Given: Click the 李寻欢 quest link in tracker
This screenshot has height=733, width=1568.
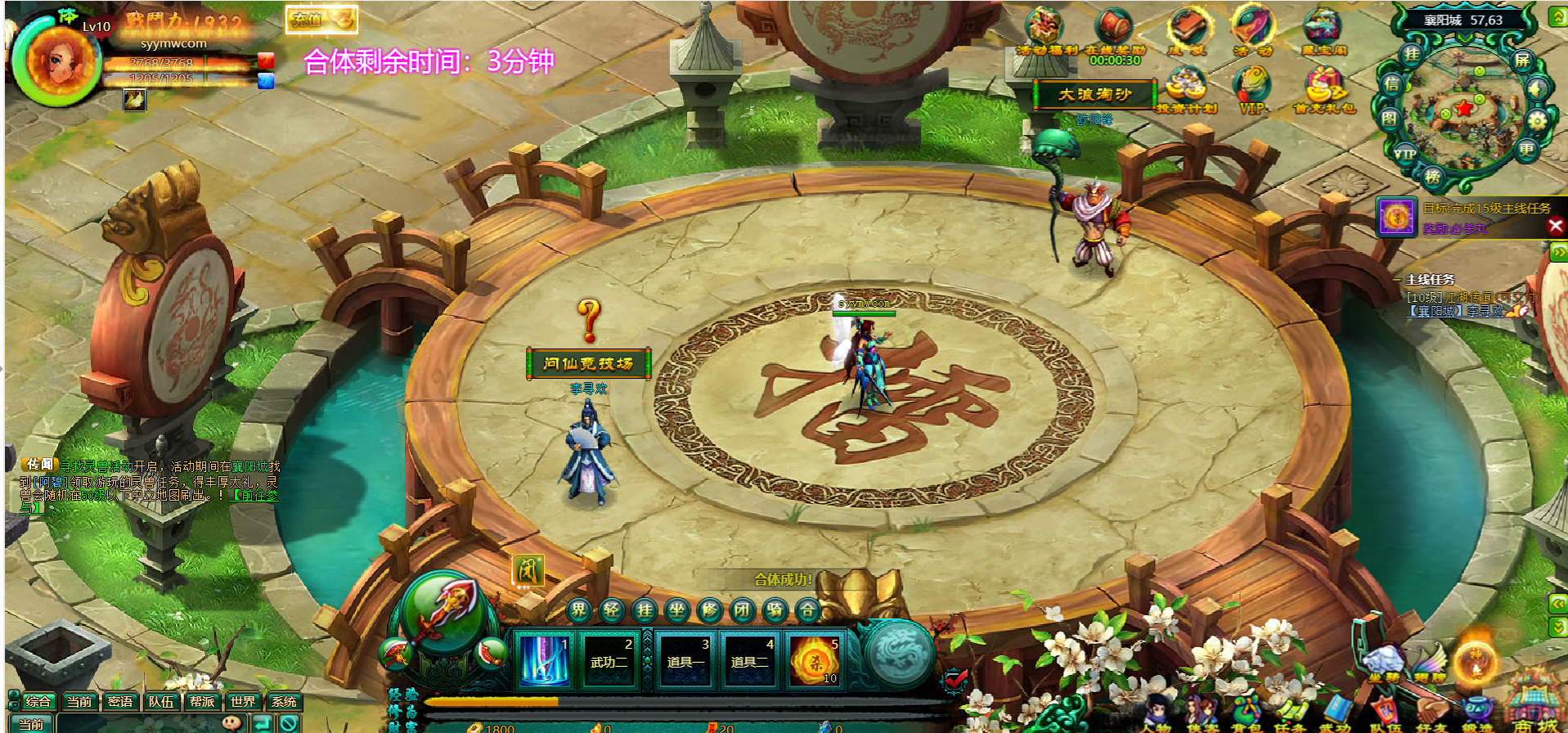Looking at the screenshot, I should pyautogui.click(x=1485, y=312).
